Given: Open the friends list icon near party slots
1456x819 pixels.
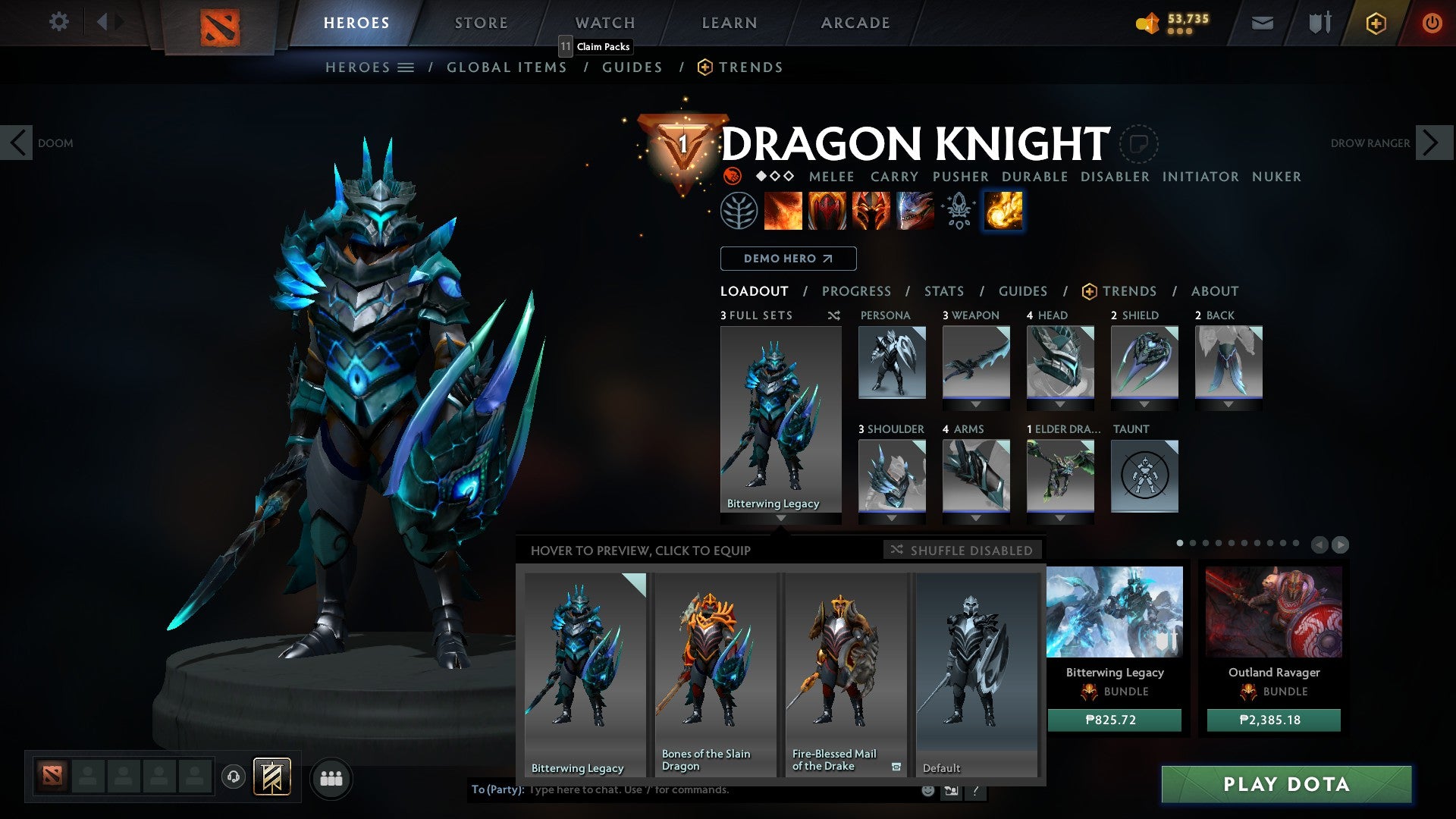Looking at the screenshot, I should 331,777.
